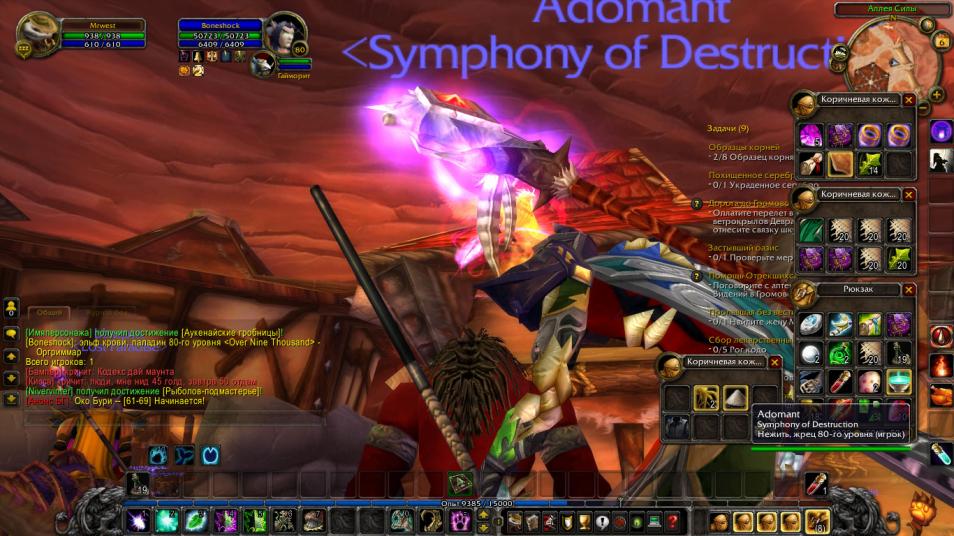Open the green swirl potion stacked 2

point(840,353)
